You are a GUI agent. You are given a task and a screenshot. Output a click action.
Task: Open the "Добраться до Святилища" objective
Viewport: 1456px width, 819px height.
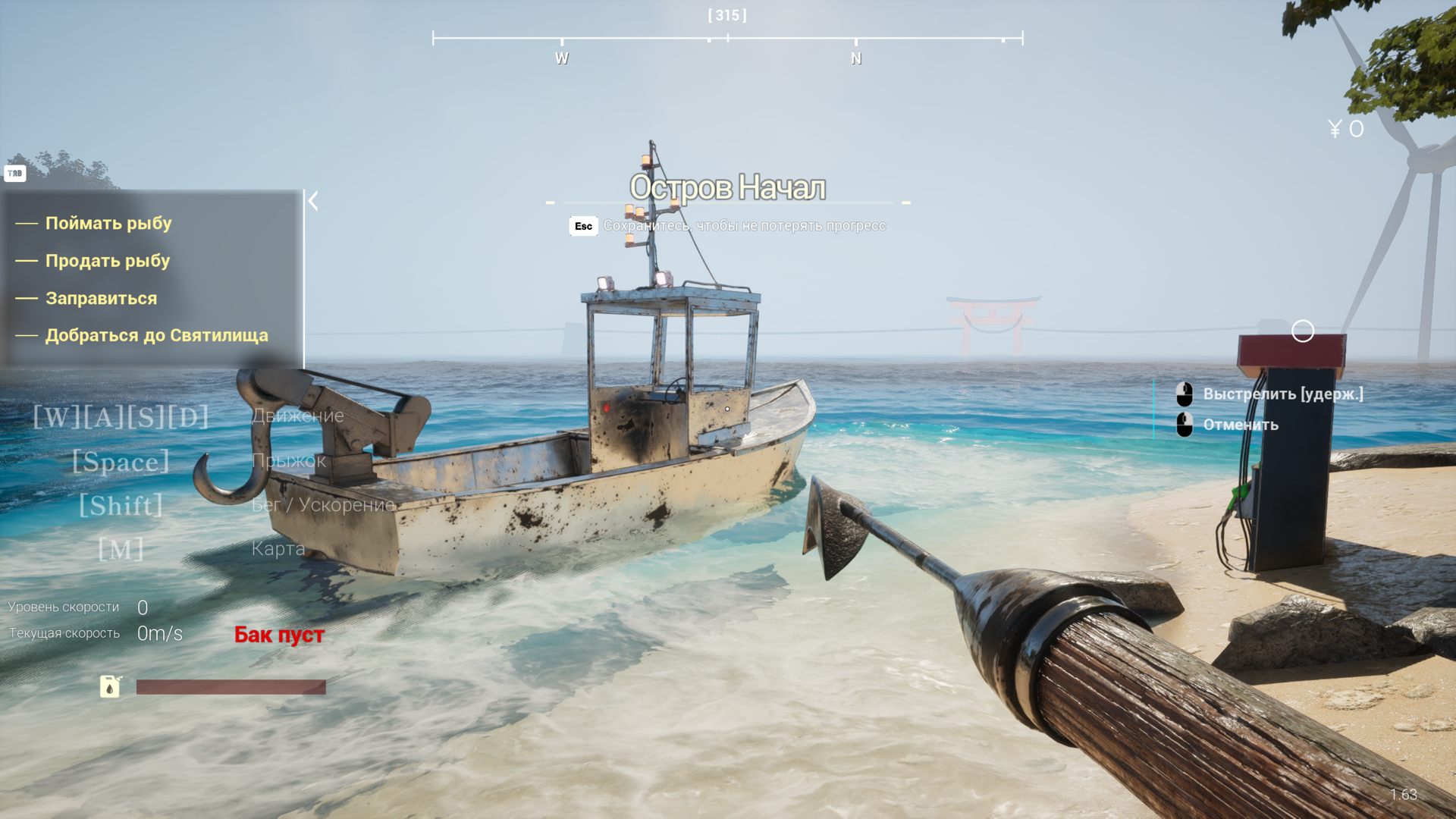click(x=156, y=335)
